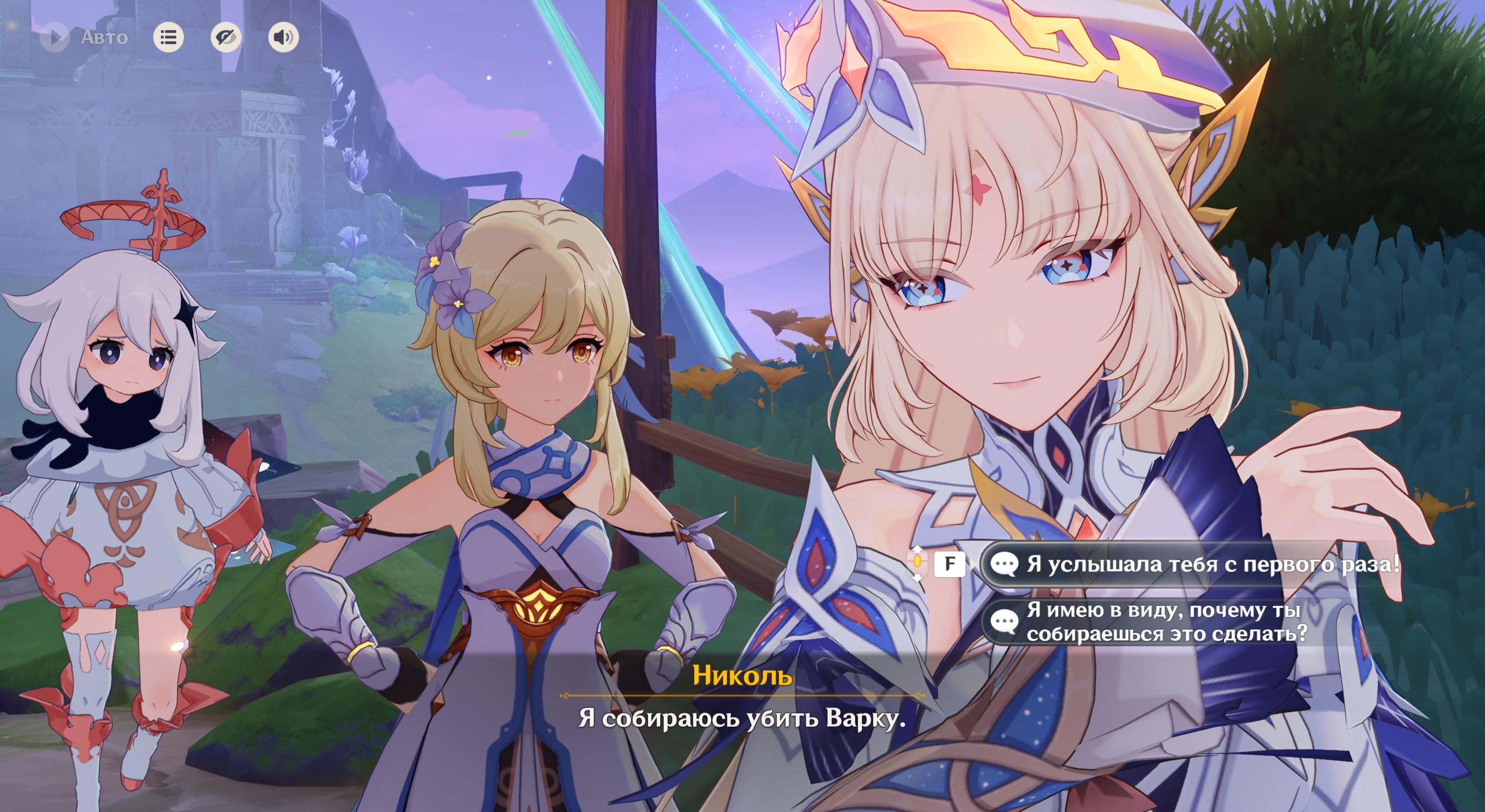This screenshot has height=812, width=1485.
Task: Hide the dialogue interface with eye icon
Action: pyautogui.click(x=226, y=38)
